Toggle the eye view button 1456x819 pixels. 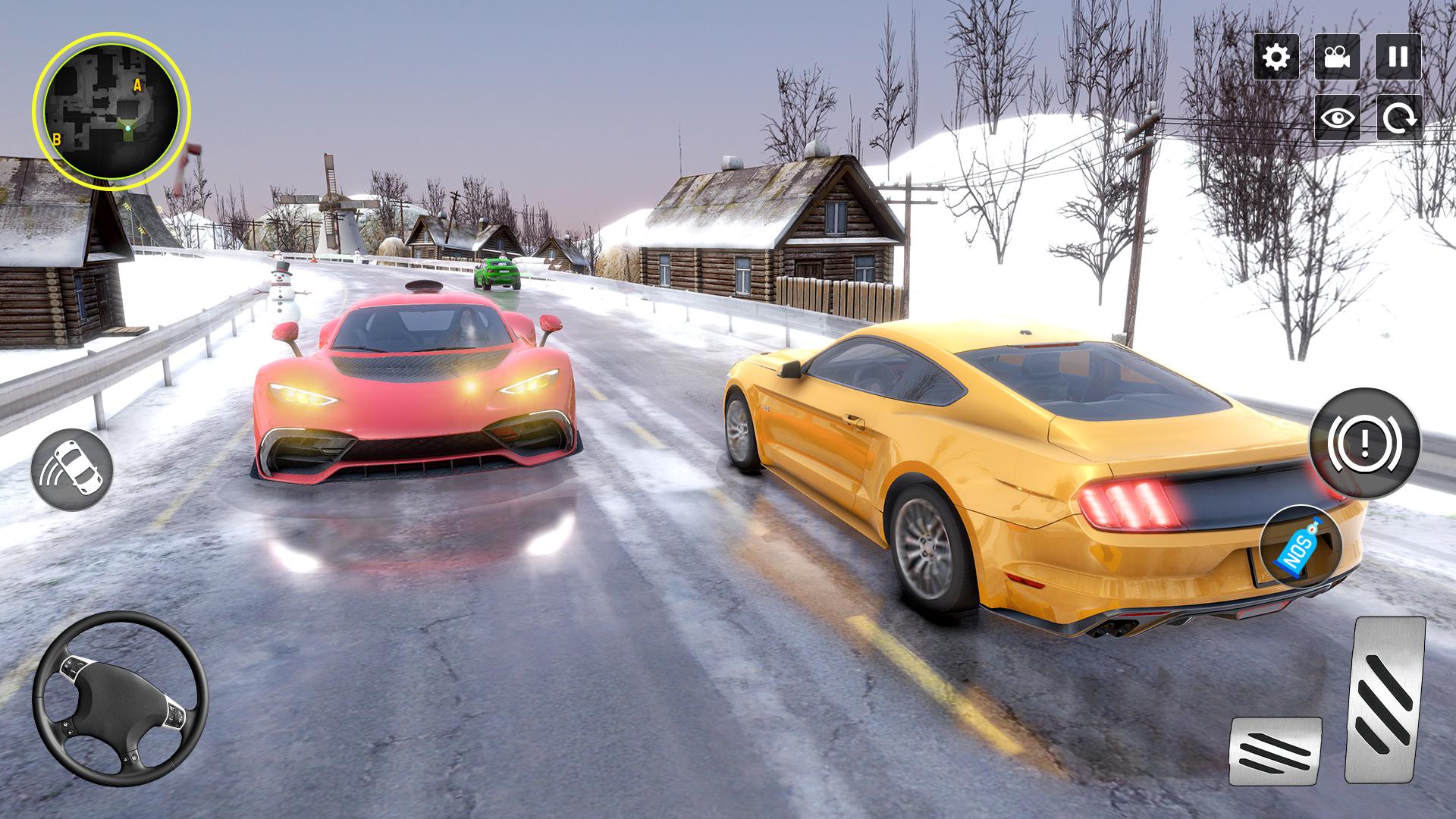1337,118
